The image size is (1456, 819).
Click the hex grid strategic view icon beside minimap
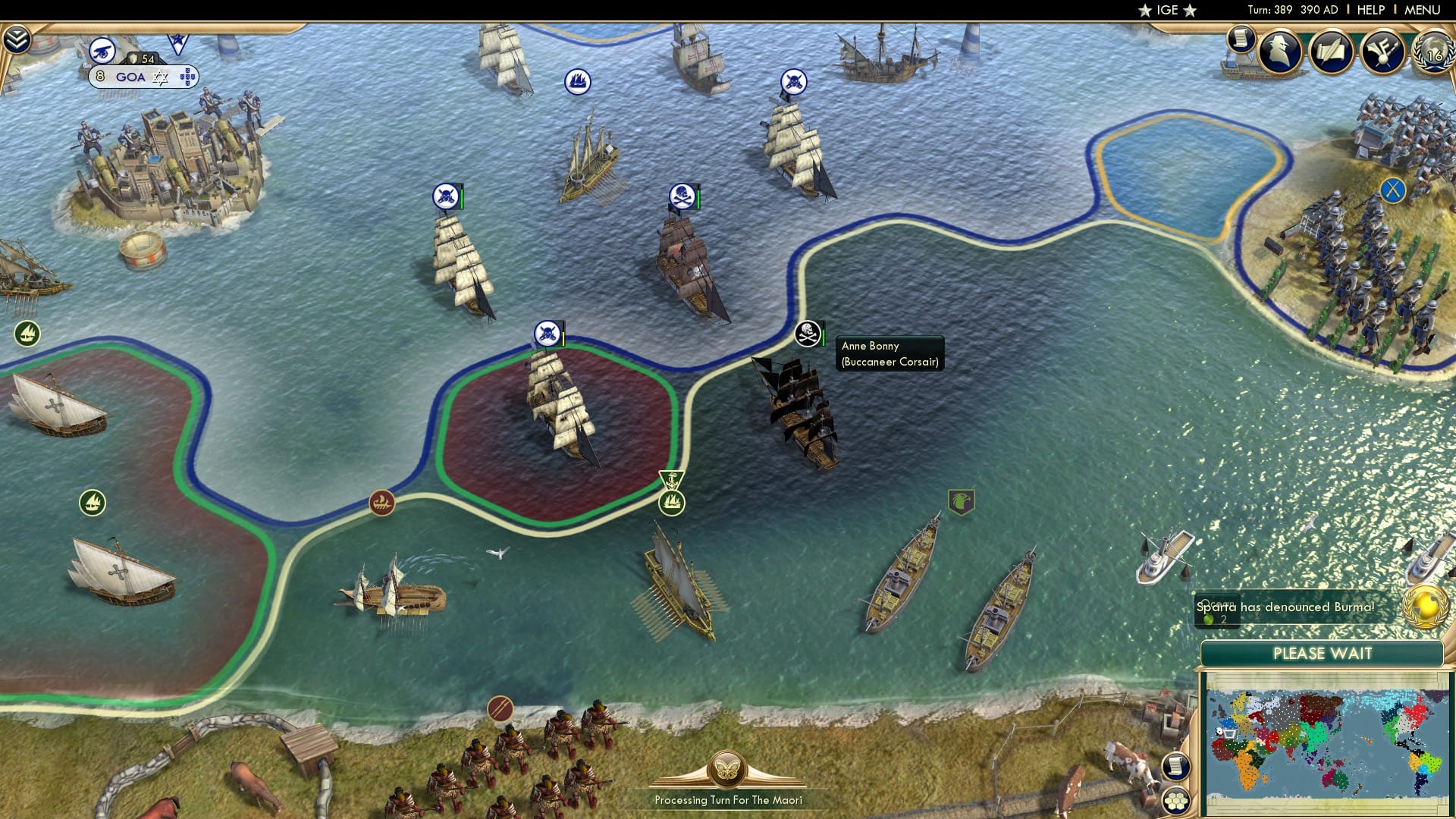tap(1174, 800)
